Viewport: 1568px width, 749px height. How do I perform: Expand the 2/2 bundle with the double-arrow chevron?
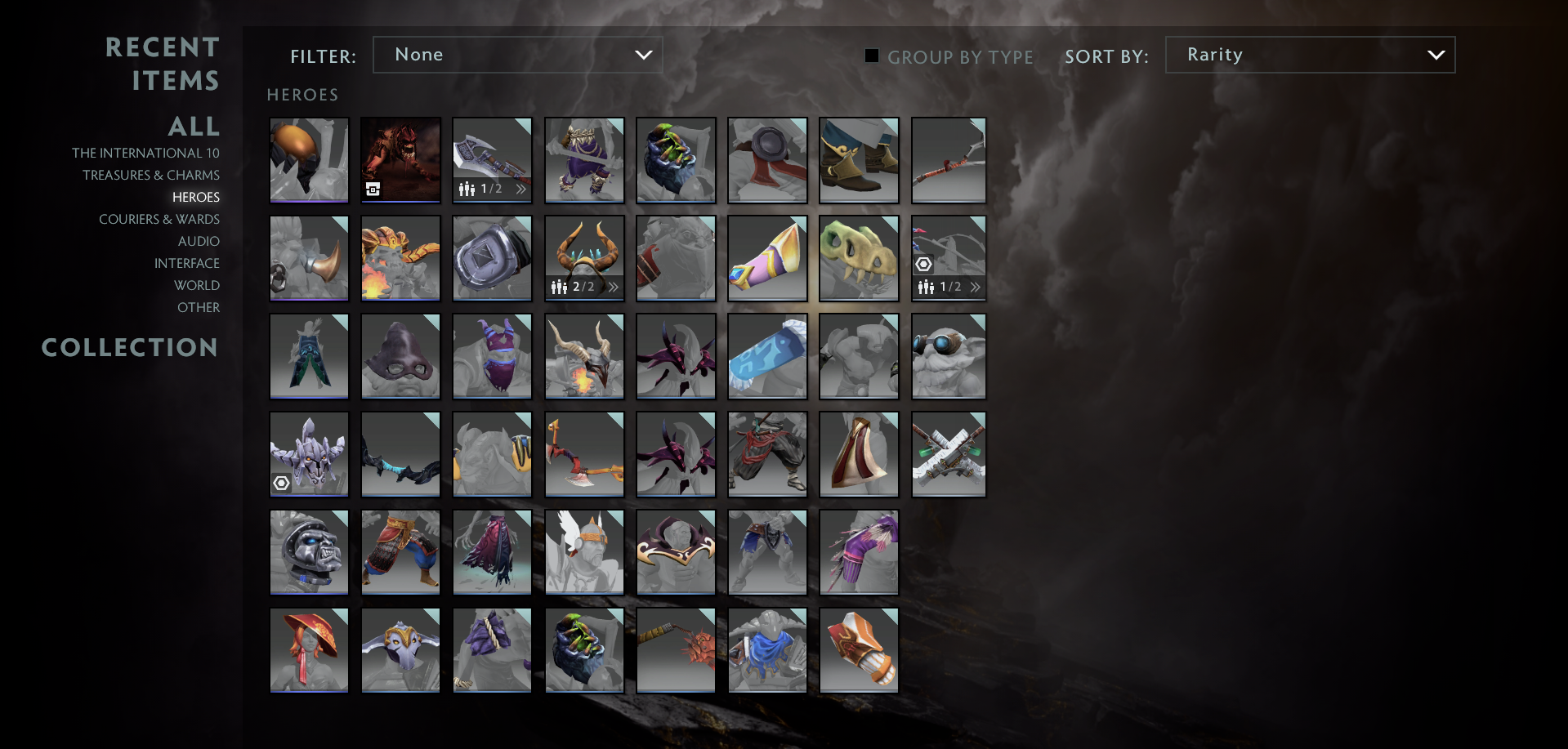[614, 287]
